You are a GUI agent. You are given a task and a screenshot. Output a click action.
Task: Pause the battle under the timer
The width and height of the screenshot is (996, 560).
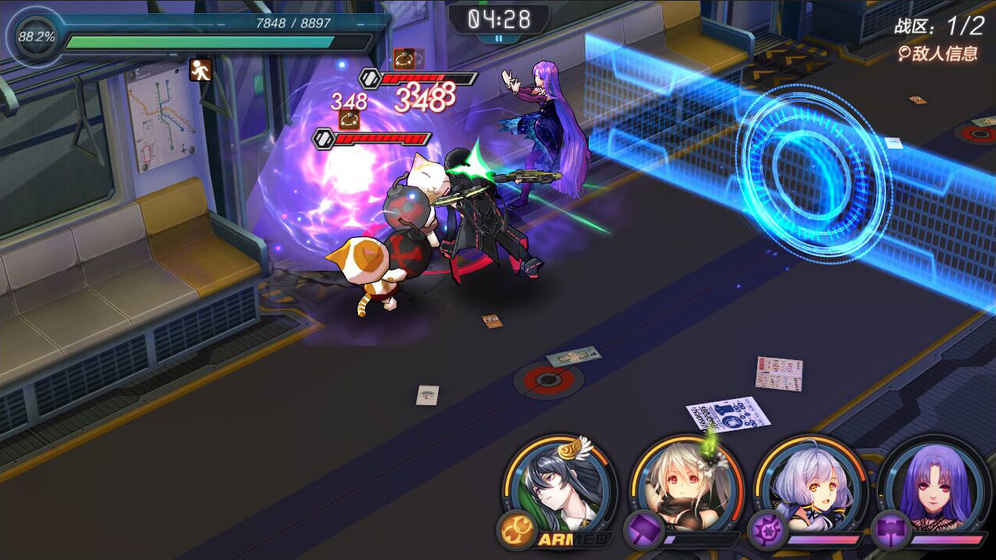(x=497, y=39)
